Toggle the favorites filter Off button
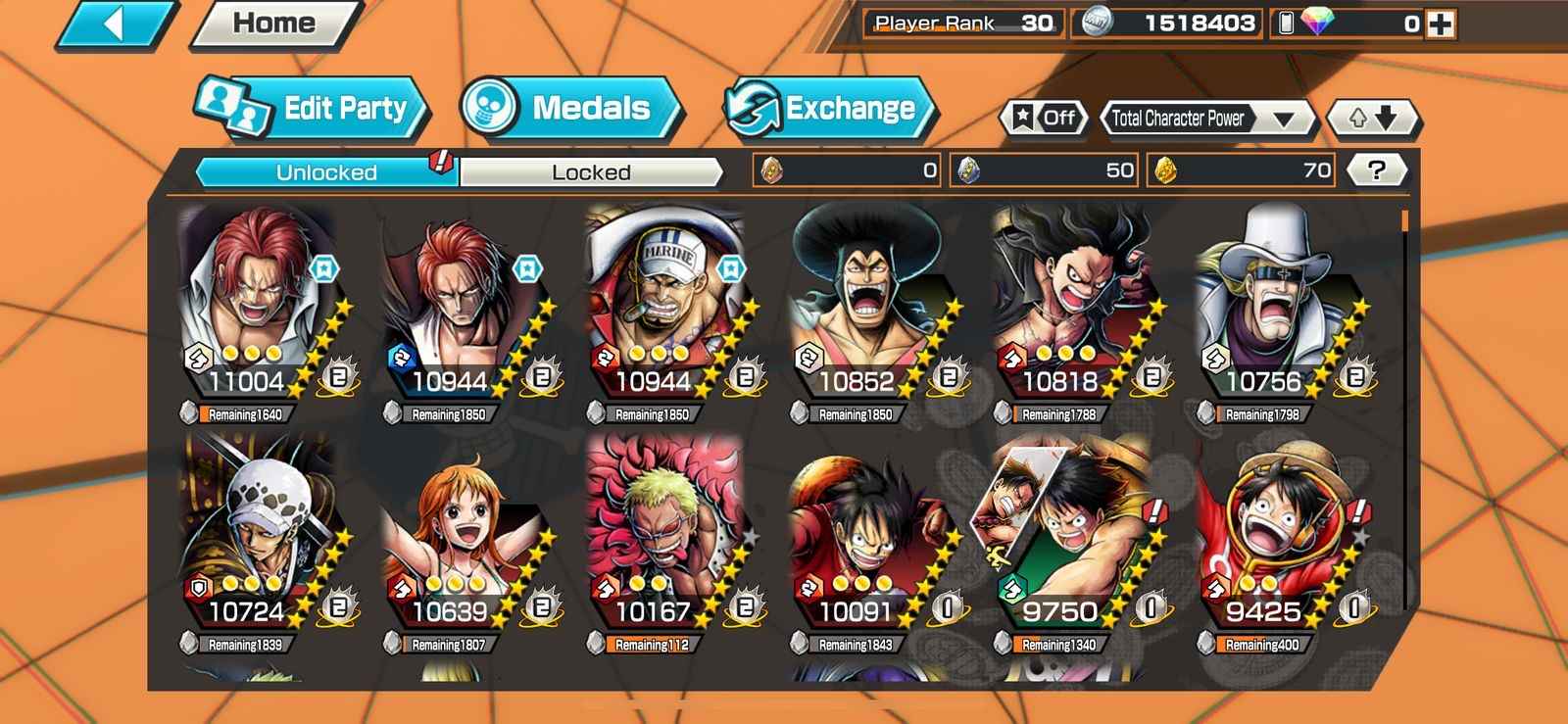Viewport: 1568px width, 724px height. click(x=1045, y=119)
